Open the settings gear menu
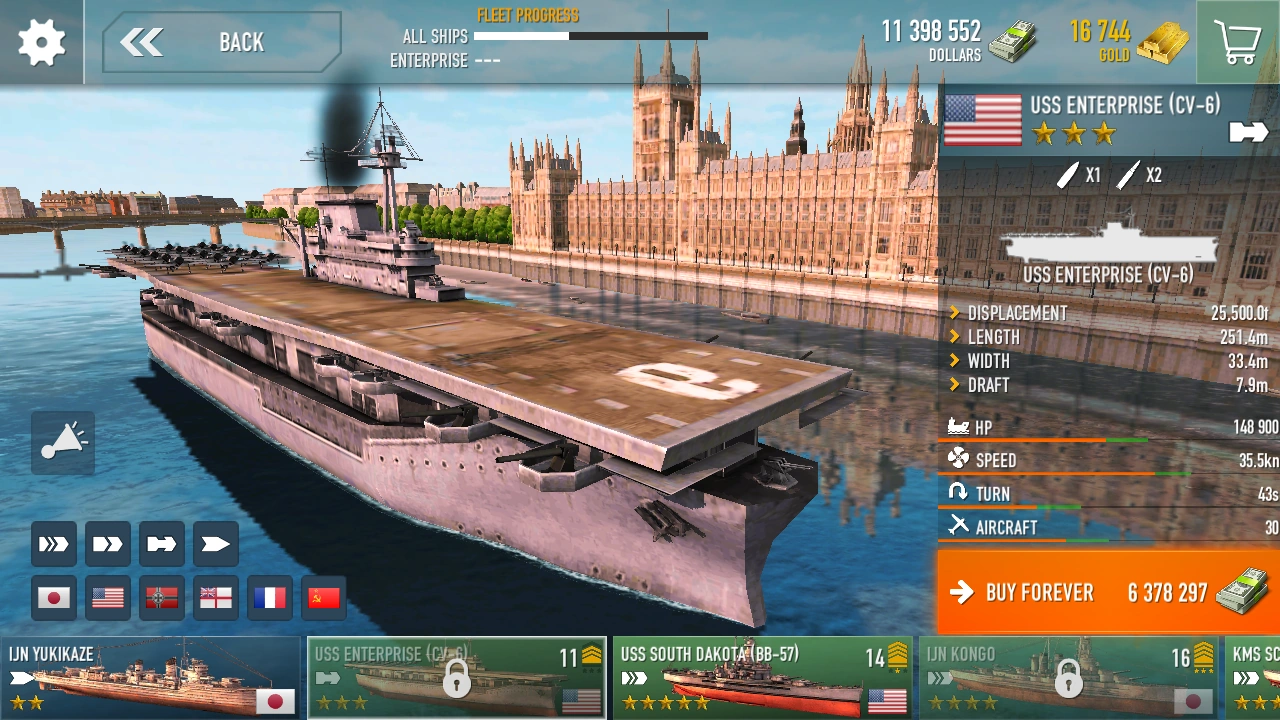Screen dimensions: 1280x720 point(40,40)
